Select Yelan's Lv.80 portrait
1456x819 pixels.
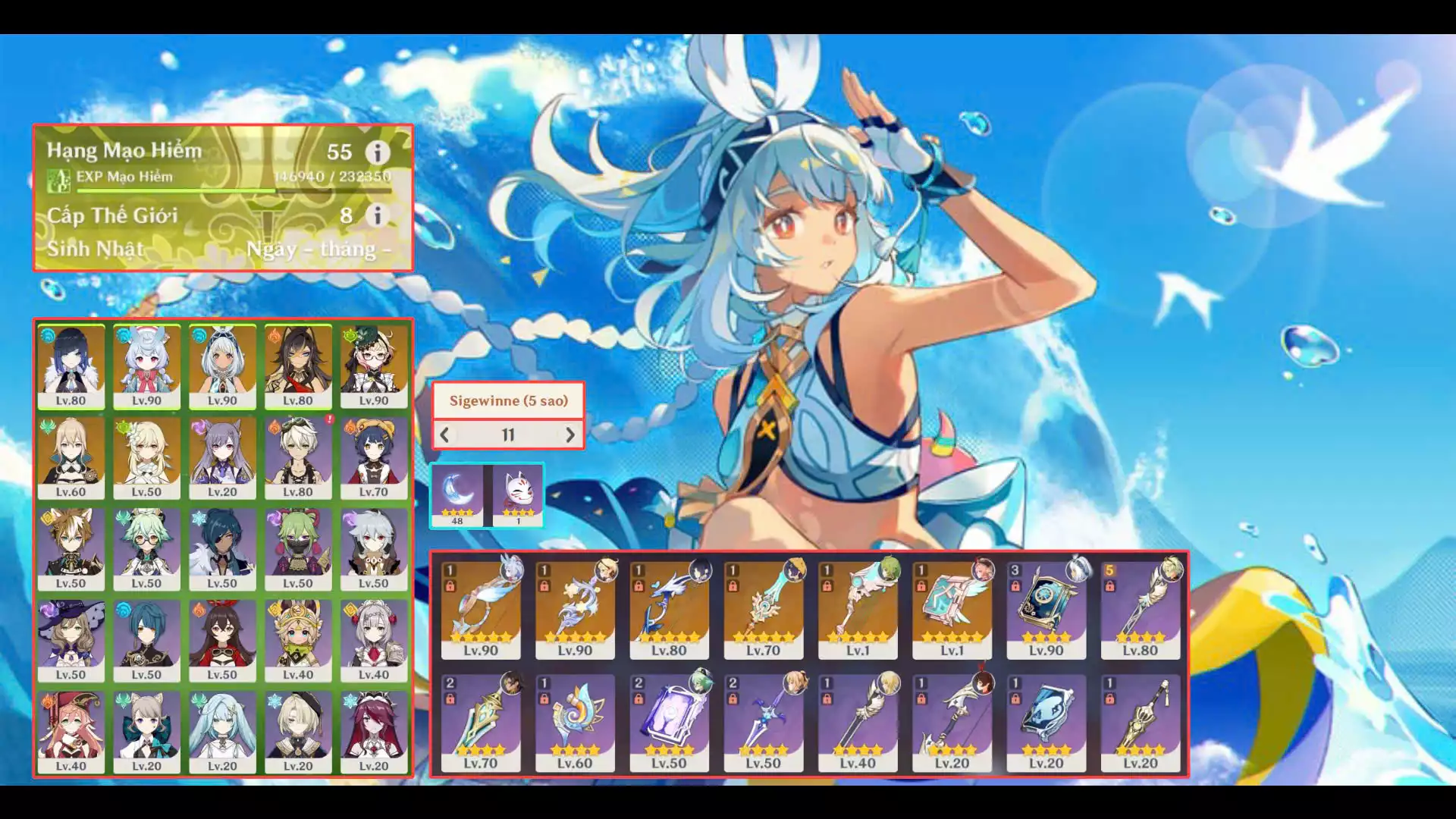coord(71,367)
